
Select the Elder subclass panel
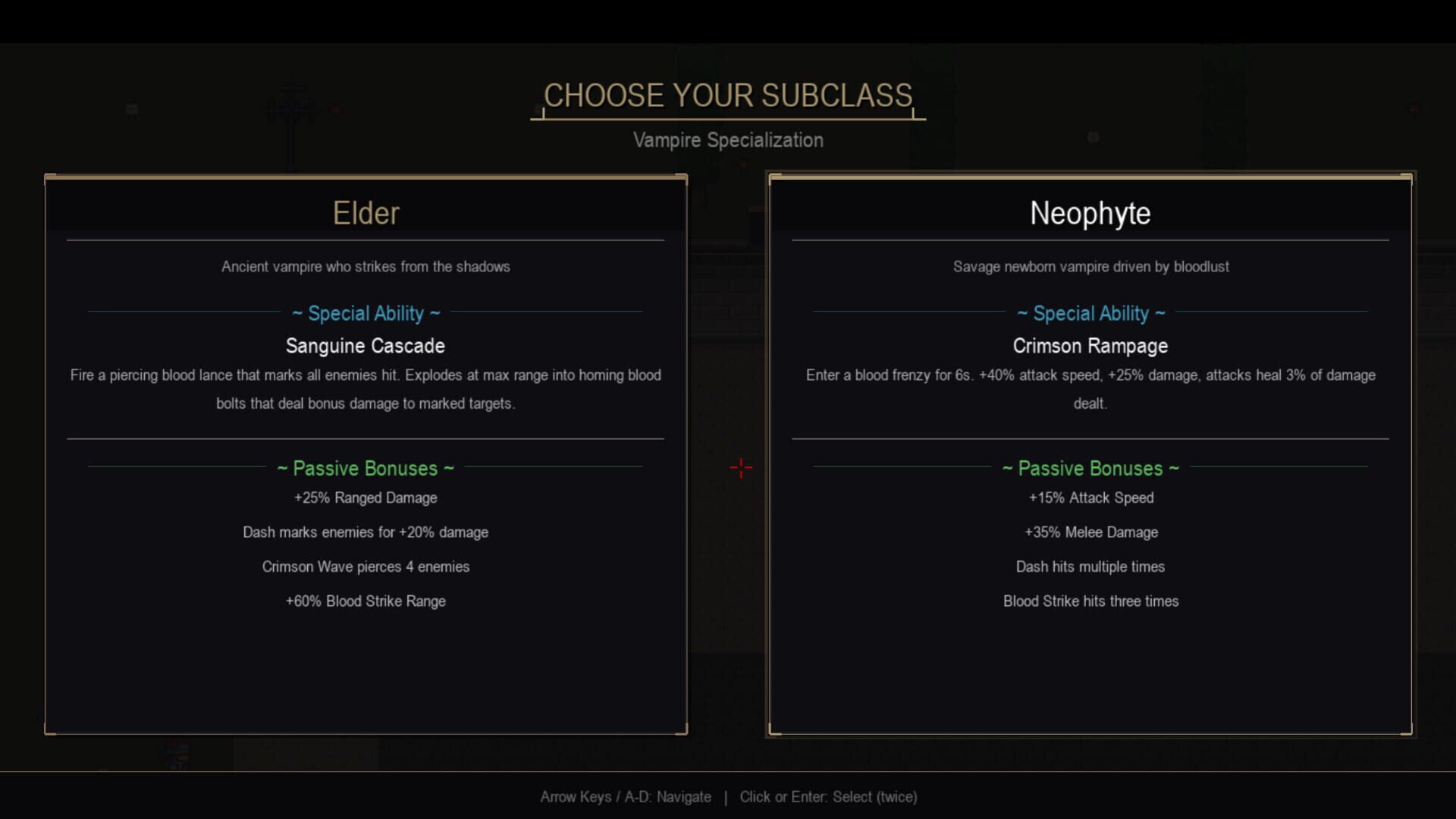pos(366,455)
